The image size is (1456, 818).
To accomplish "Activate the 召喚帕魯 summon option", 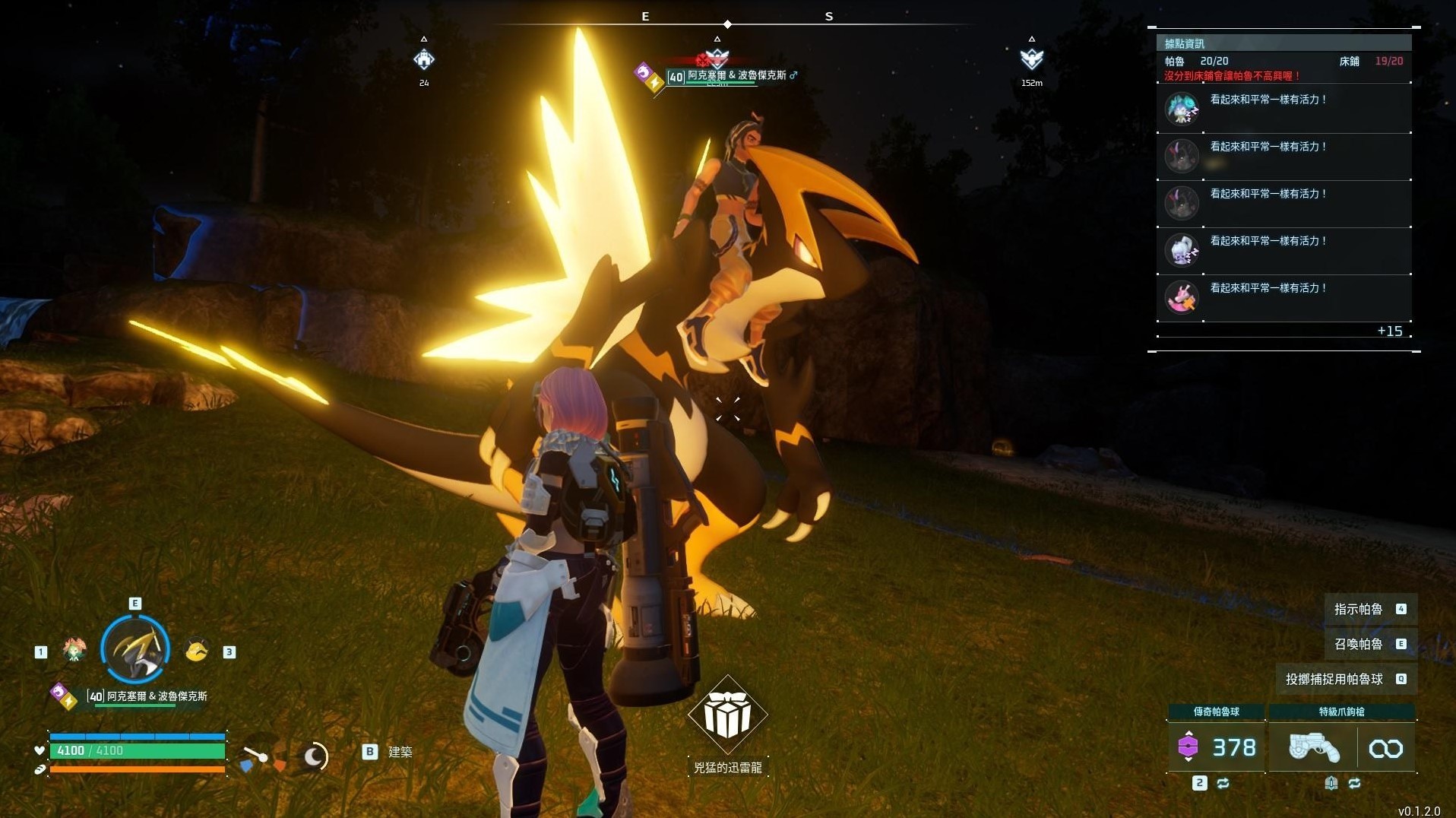I will pyautogui.click(x=1358, y=644).
